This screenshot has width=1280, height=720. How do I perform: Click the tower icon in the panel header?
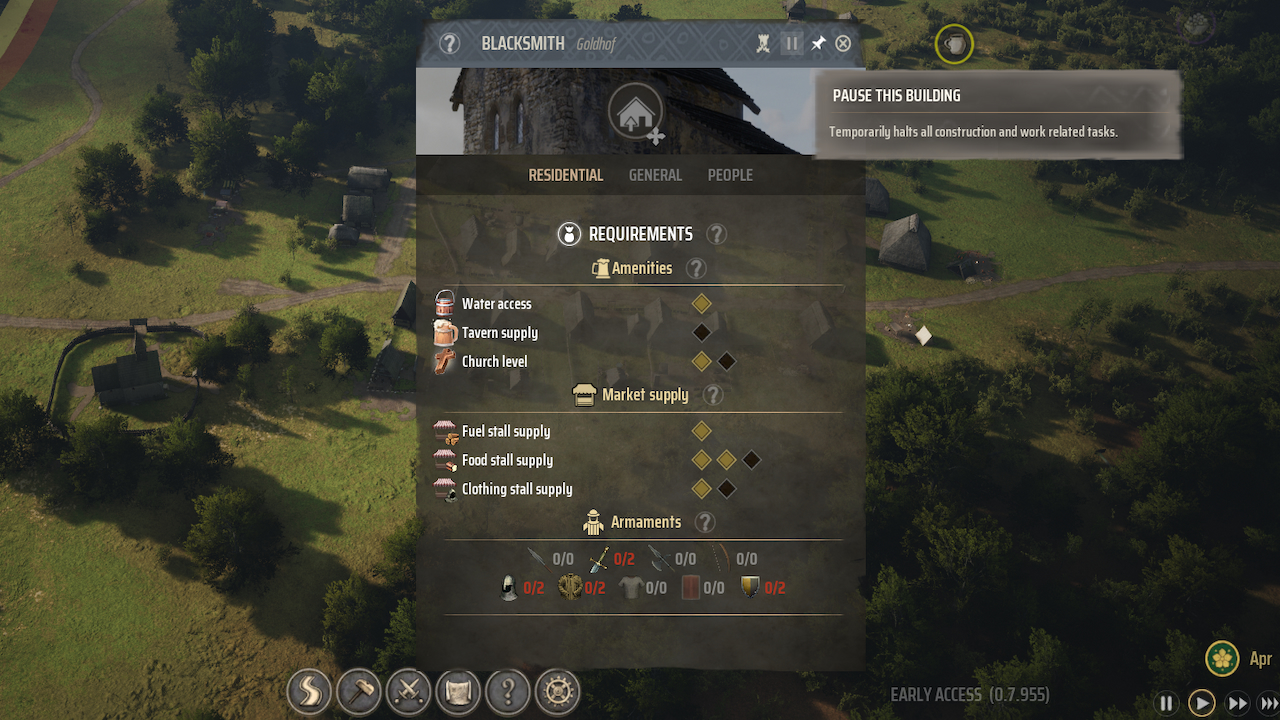coord(763,44)
